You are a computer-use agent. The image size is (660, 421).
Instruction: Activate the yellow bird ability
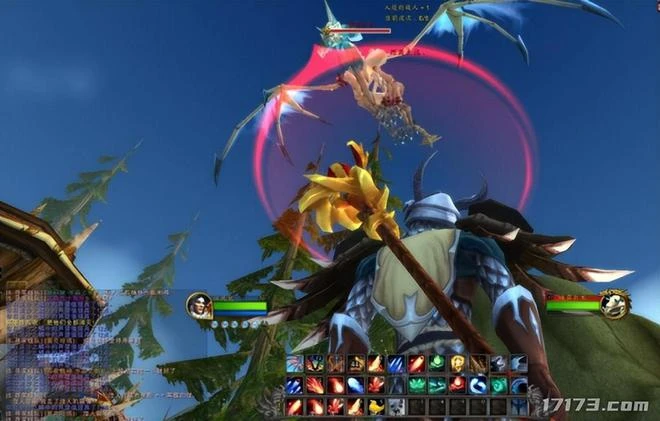(376, 407)
